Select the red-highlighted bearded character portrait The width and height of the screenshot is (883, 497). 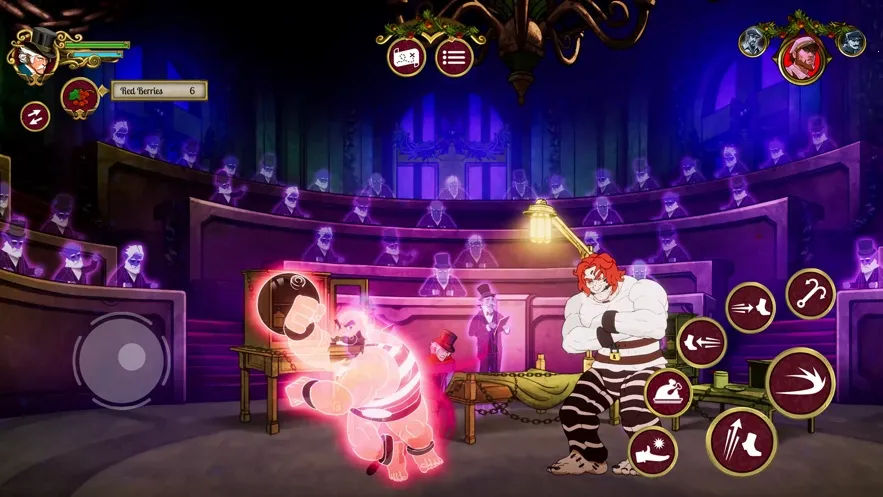coord(802,57)
